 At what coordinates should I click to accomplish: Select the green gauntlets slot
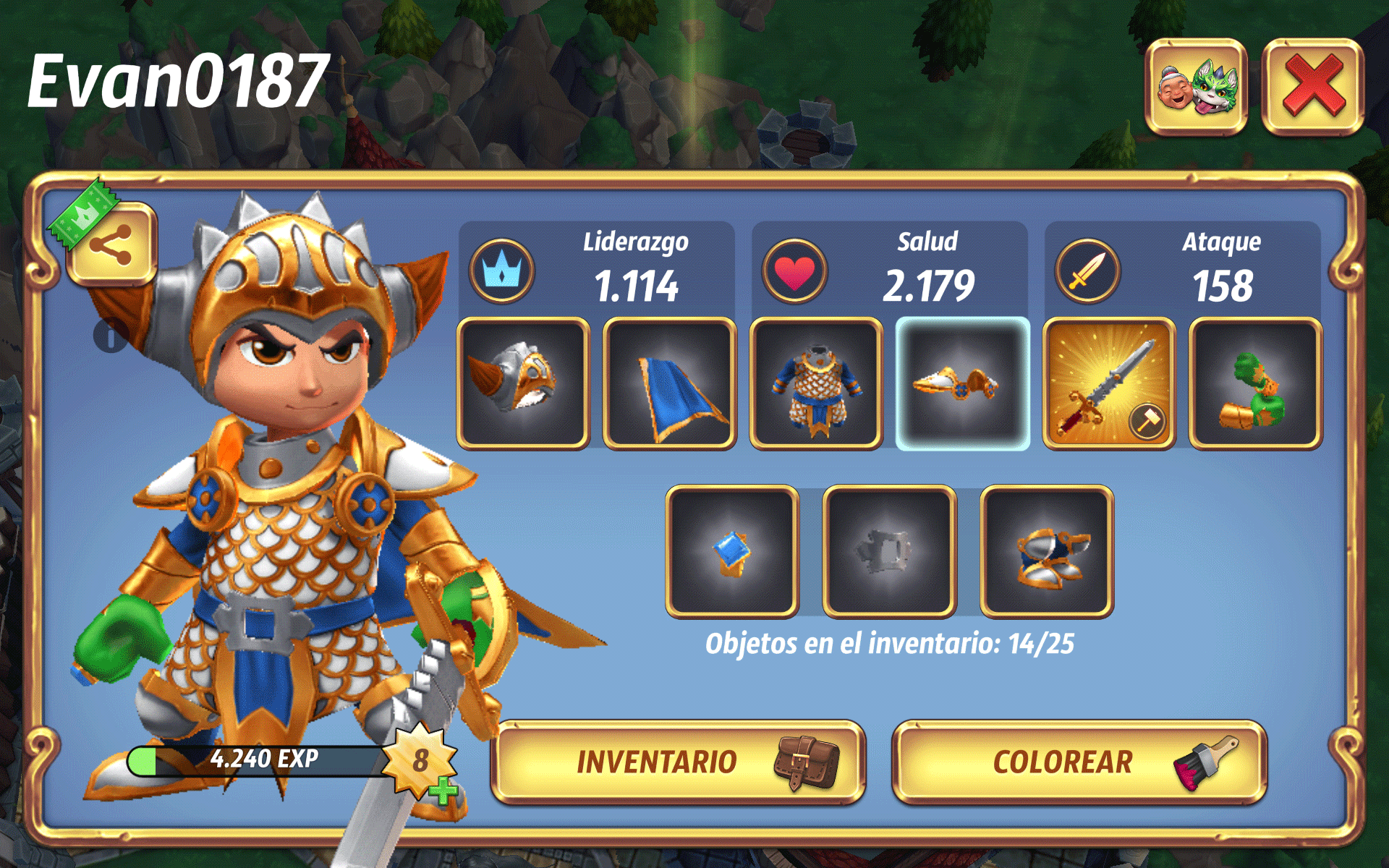coord(1255,383)
